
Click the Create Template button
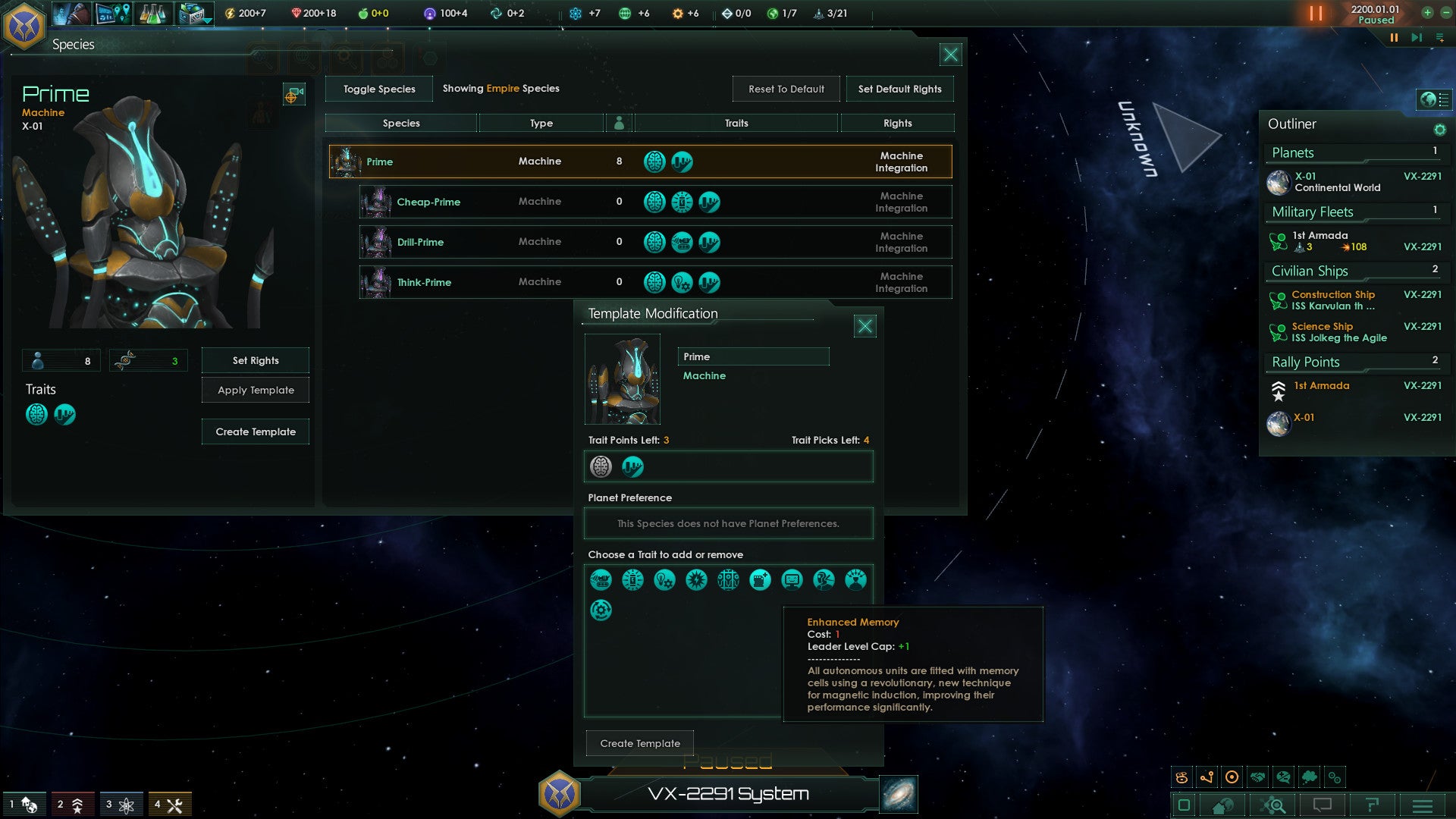(x=639, y=743)
